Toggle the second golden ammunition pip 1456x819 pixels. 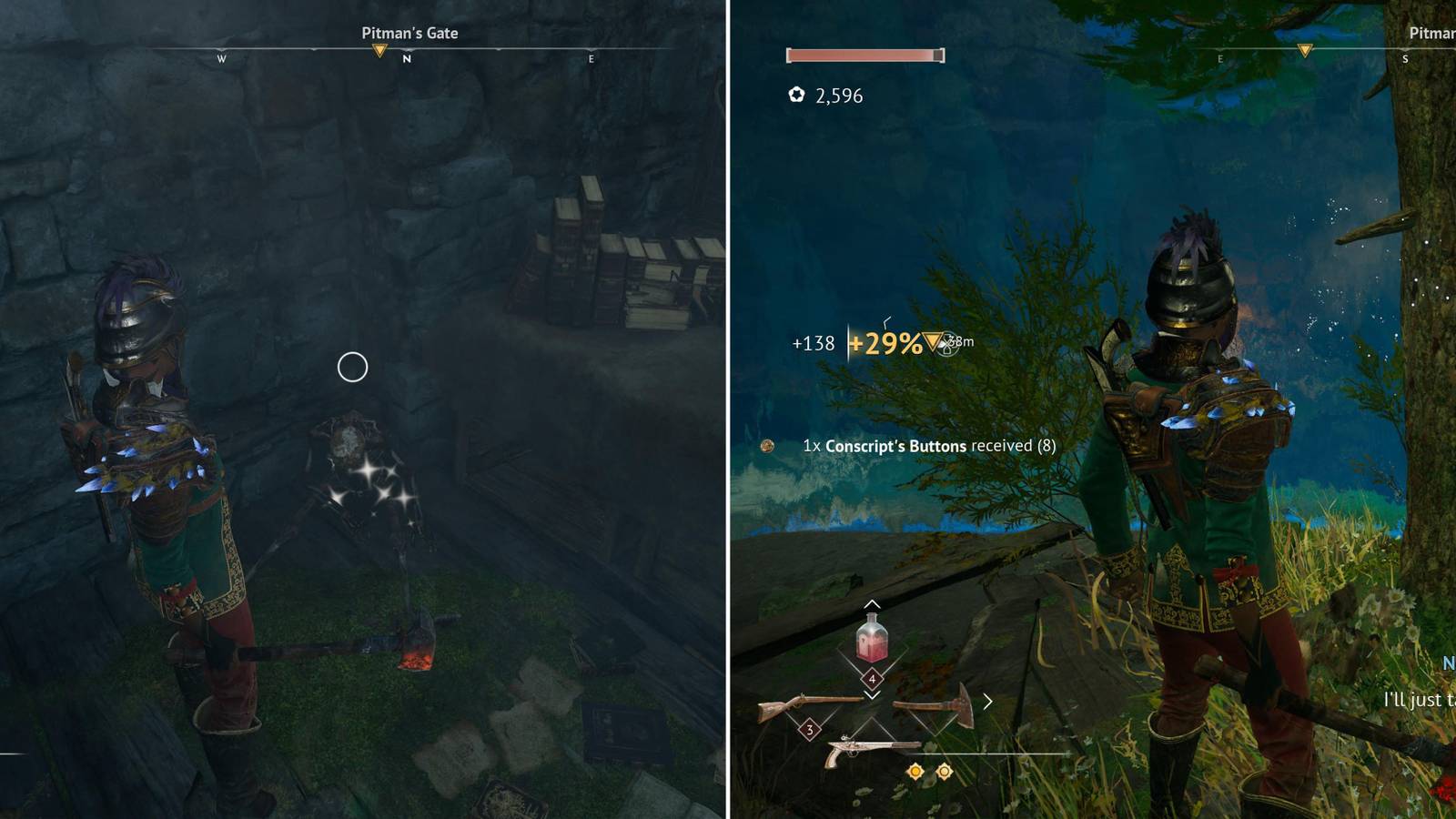[945, 771]
